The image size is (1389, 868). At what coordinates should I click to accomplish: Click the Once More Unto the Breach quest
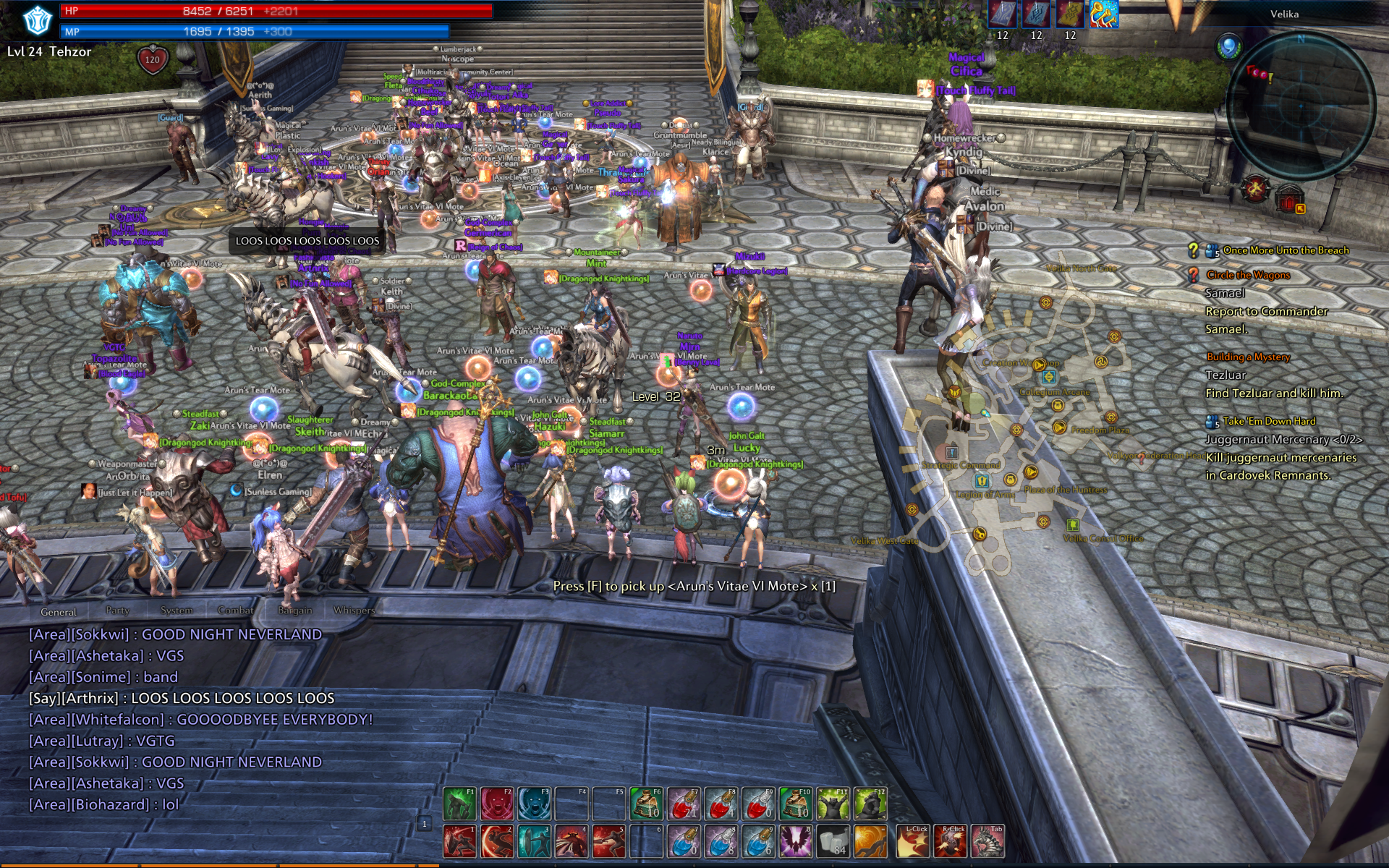tap(1286, 250)
